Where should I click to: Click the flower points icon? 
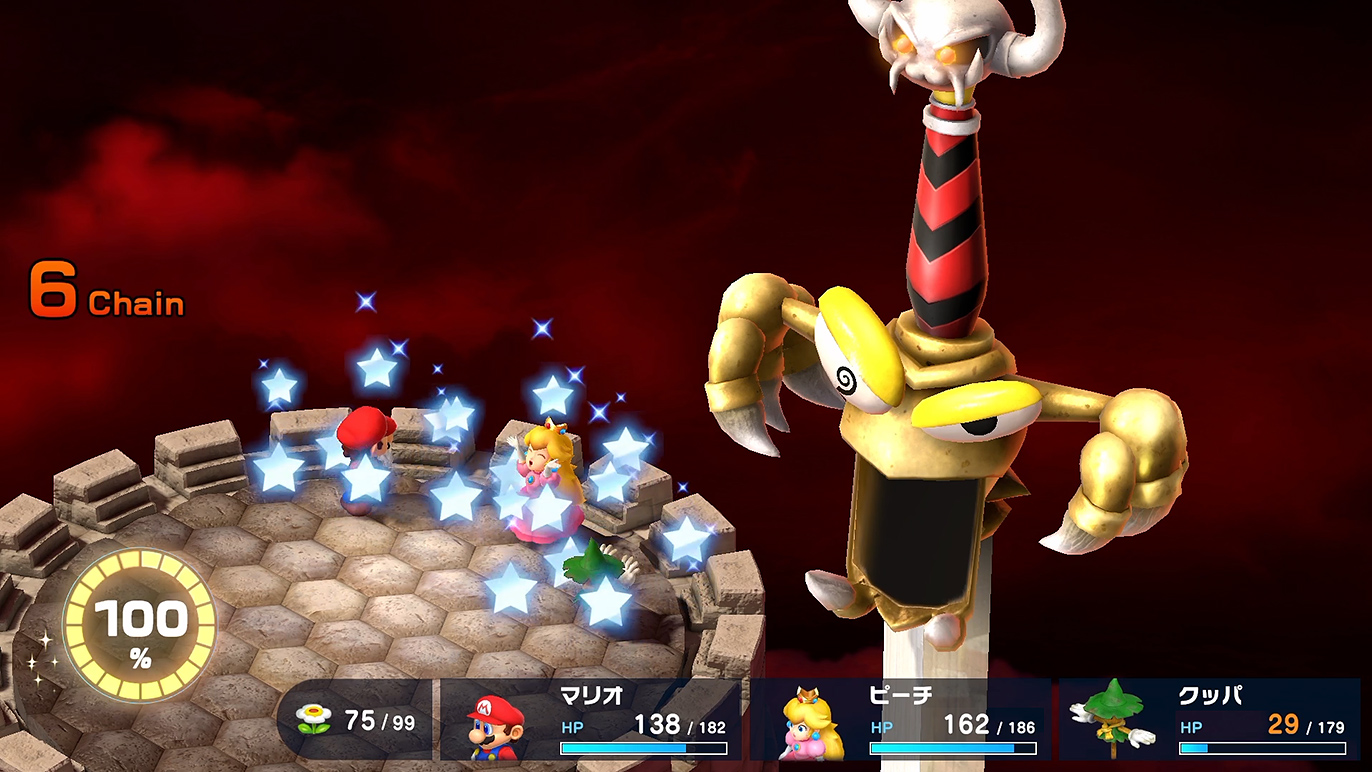coord(315,720)
